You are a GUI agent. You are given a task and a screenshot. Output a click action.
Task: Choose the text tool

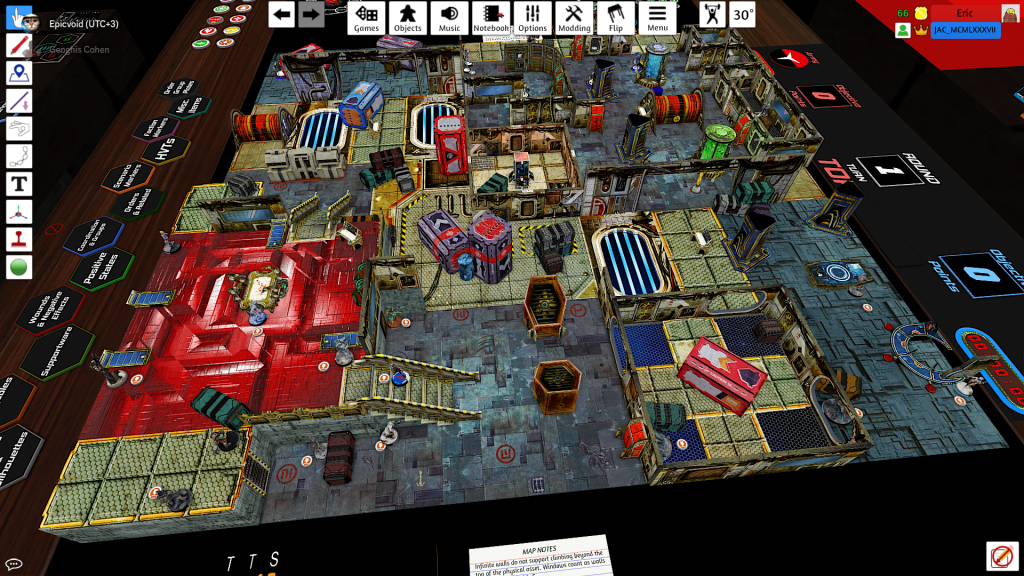(x=19, y=184)
